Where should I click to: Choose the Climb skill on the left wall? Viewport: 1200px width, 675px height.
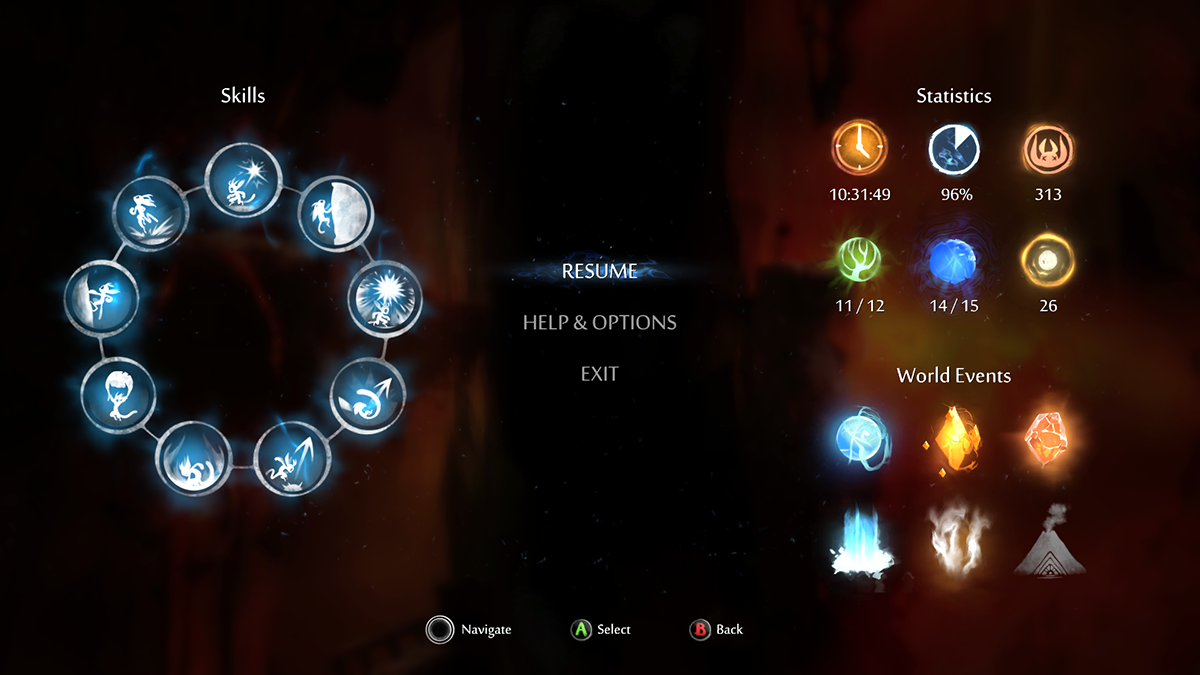pyautogui.click(x=101, y=300)
